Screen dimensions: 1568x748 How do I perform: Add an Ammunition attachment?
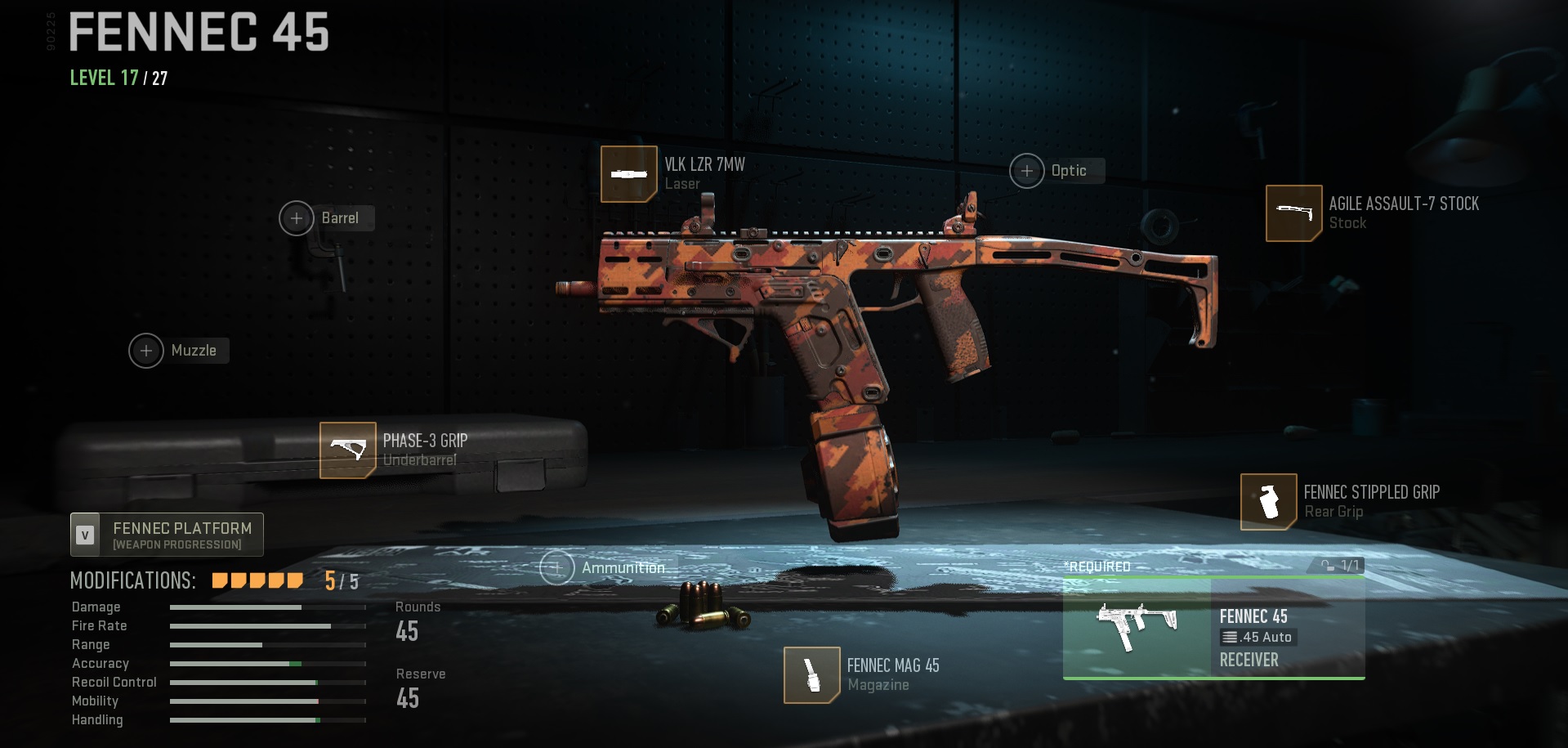pyautogui.click(x=557, y=567)
